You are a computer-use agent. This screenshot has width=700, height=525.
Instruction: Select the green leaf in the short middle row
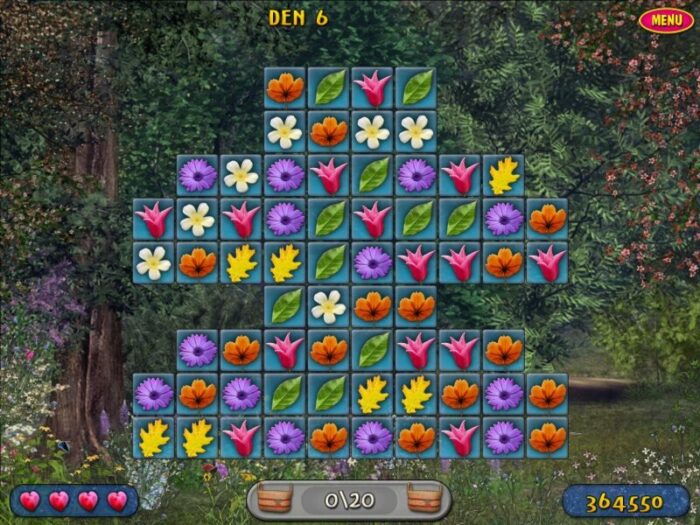pyautogui.click(x=285, y=306)
